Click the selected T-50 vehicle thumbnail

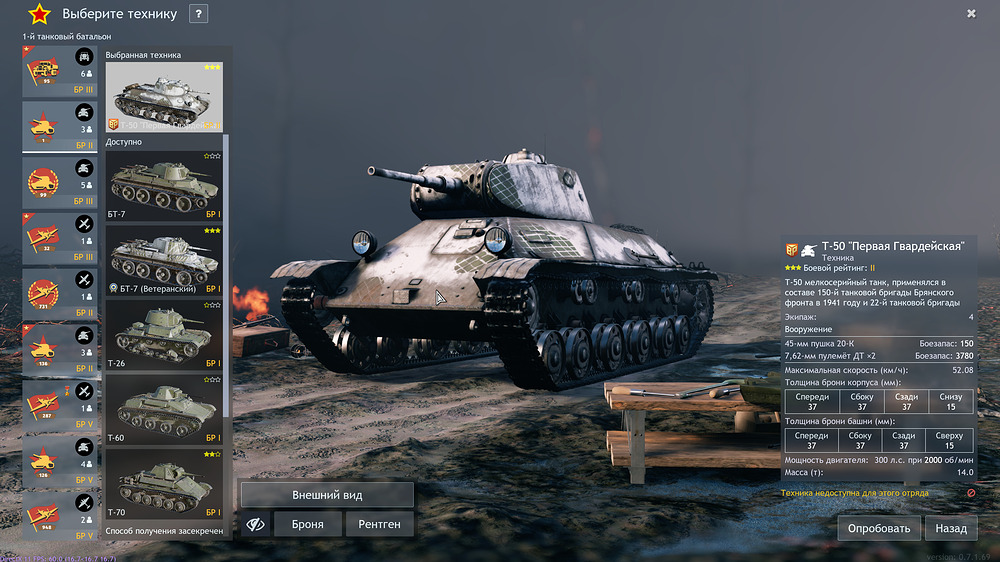coord(164,97)
